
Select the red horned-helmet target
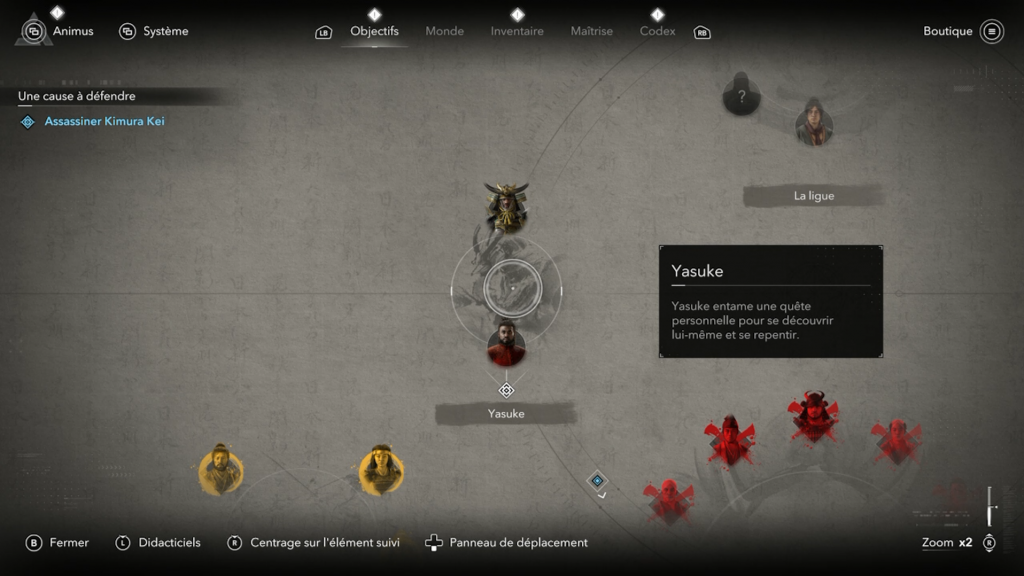pyautogui.click(x=811, y=417)
